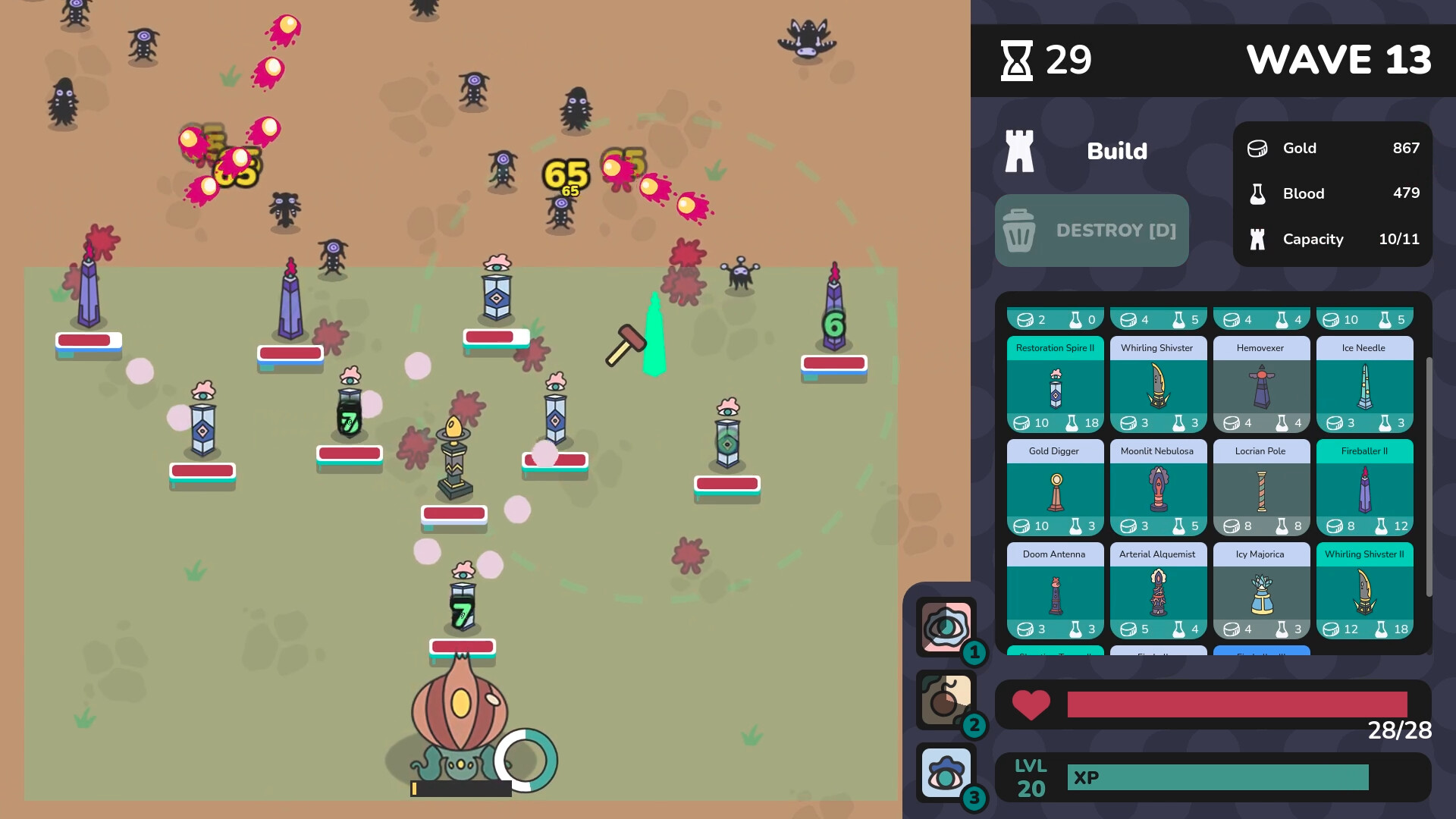Select the Restoration Spire II tower card
The image size is (1456, 819).
pyautogui.click(x=1055, y=383)
